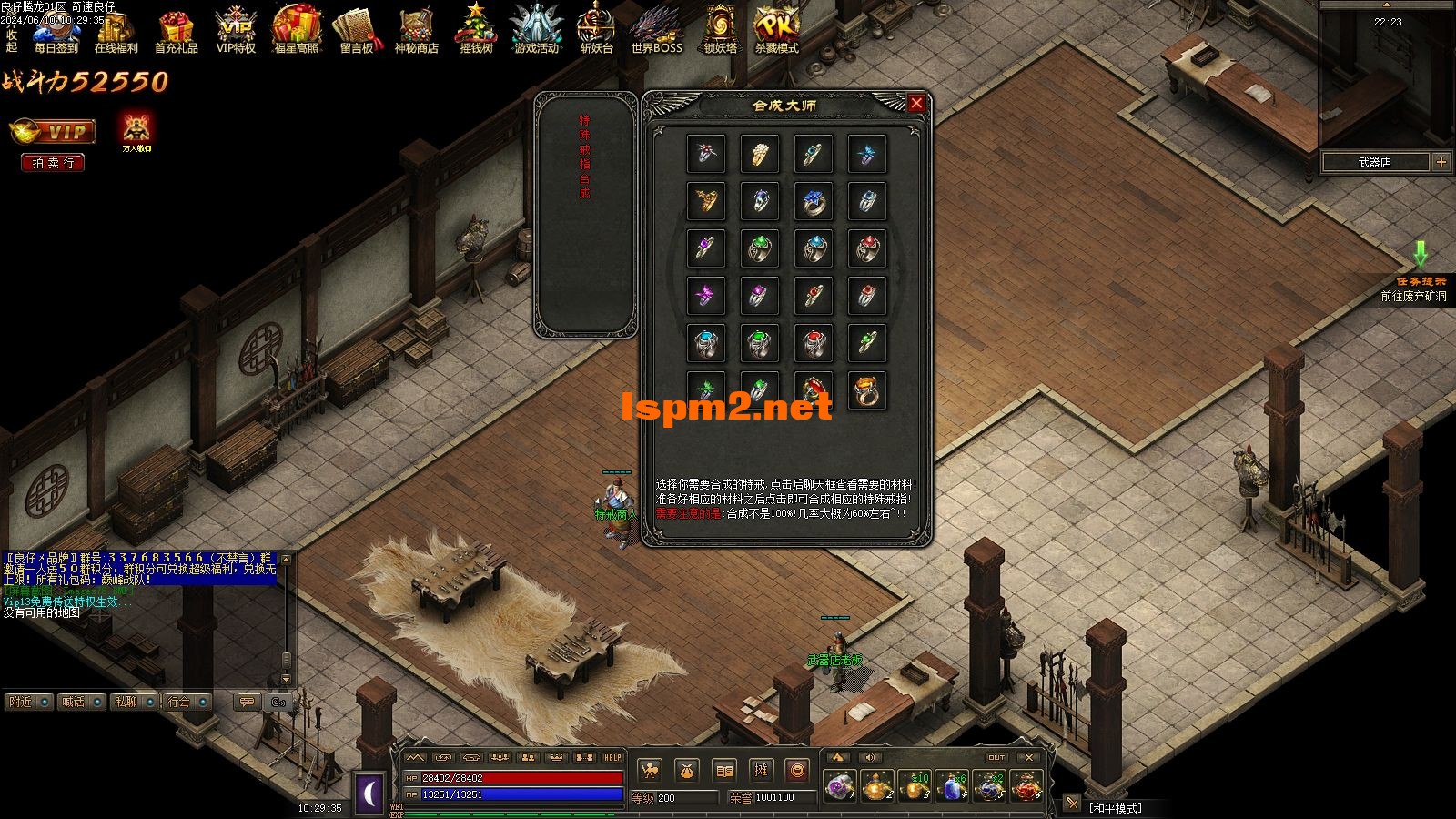The height and width of the screenshot is (819, 1456).
Task: Expand the minimap with the plus button
Action: (1441, 162)
